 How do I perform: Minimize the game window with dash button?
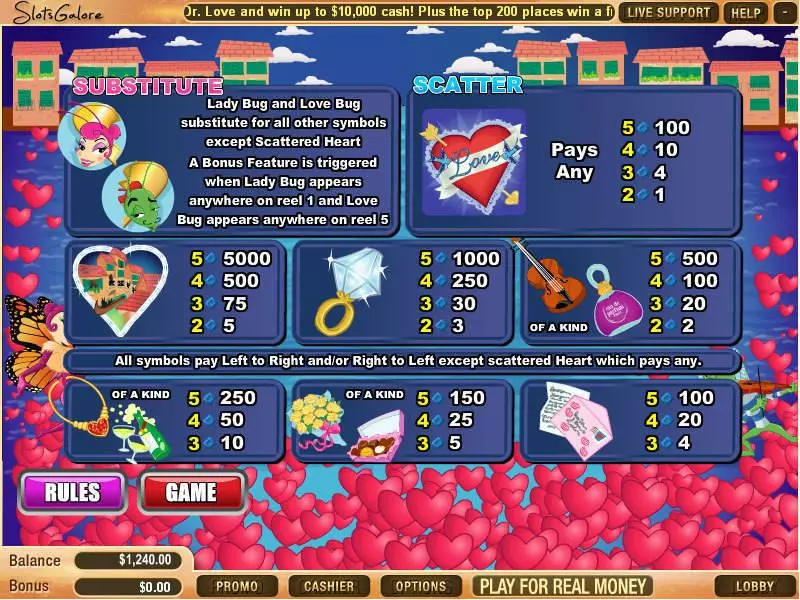pyautogui.click(x=783, y=13)
